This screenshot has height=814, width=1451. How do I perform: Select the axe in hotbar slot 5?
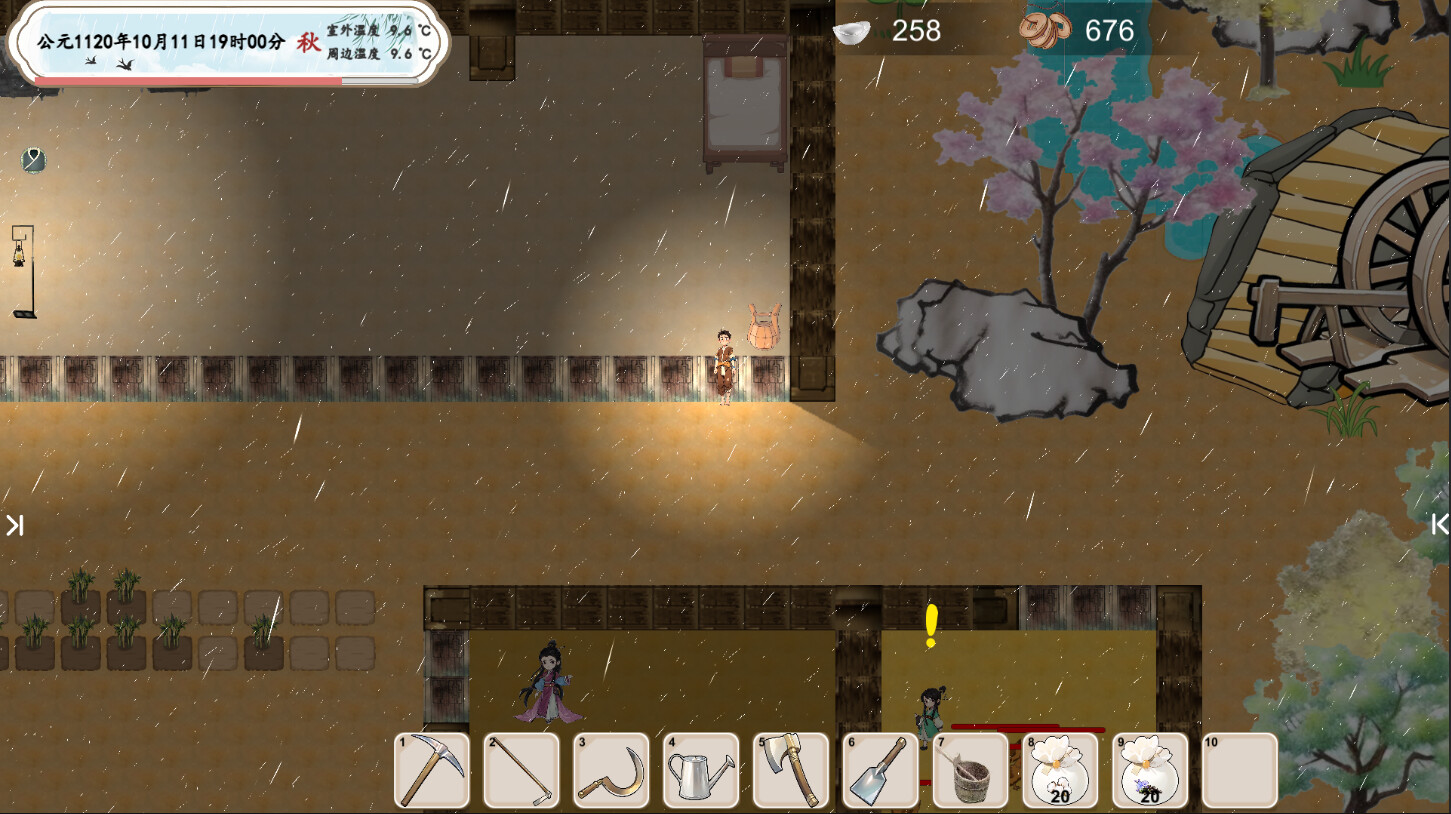coord(790,769)
